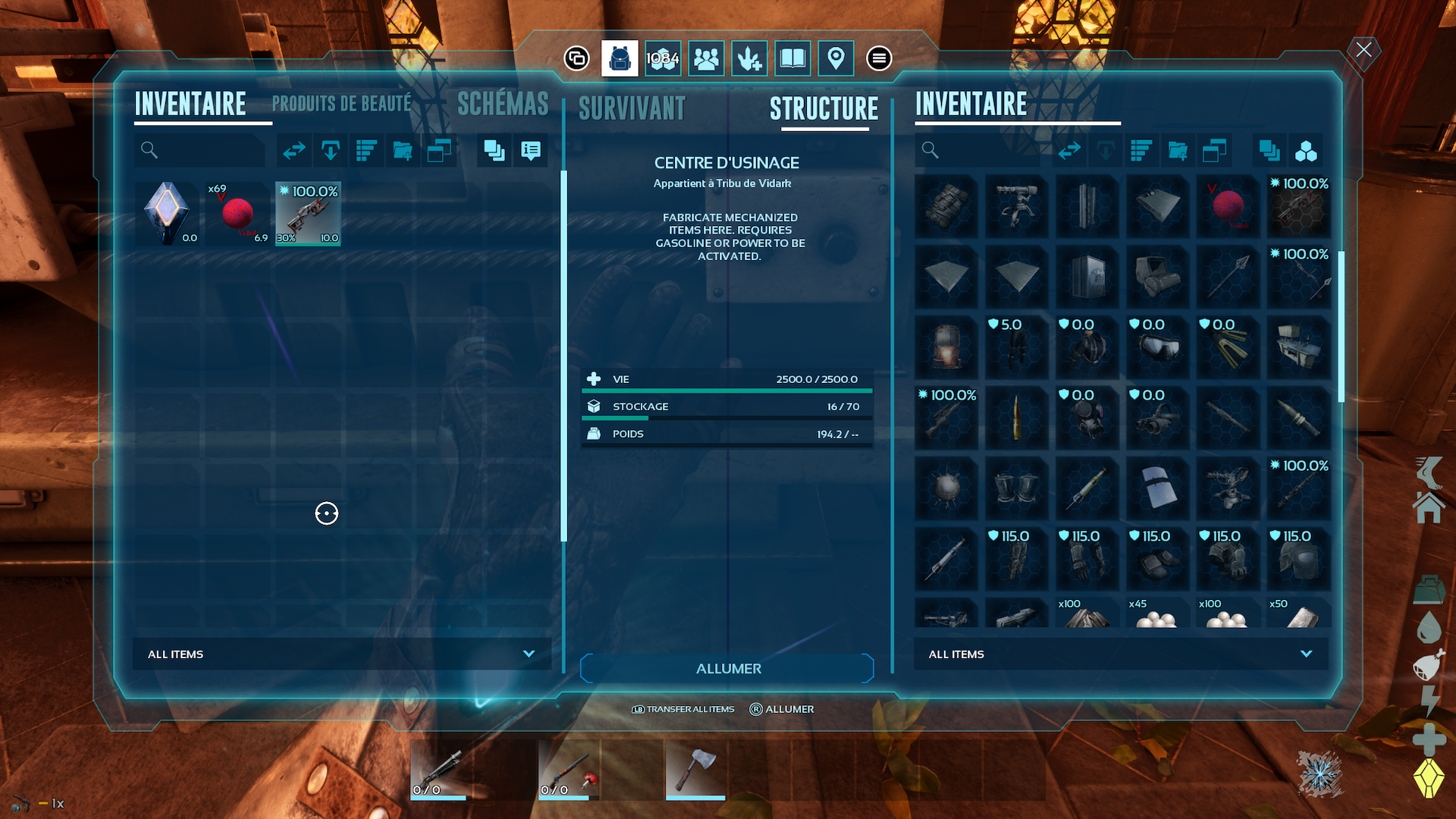Open the hamburger menu icon
This screenshot has width=1456, height=819.
(879, 58)
